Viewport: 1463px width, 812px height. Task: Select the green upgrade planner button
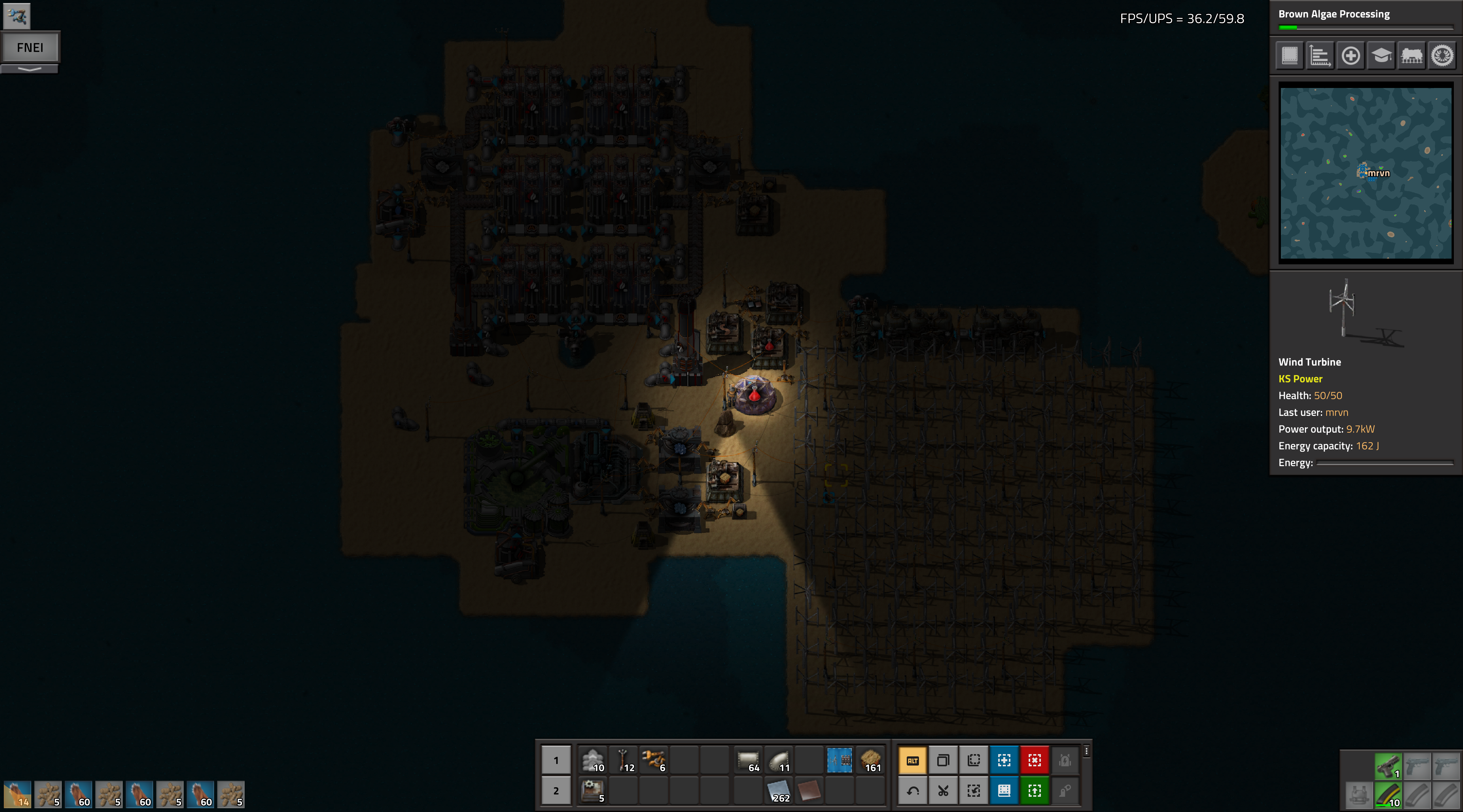tap(1034, 790)
